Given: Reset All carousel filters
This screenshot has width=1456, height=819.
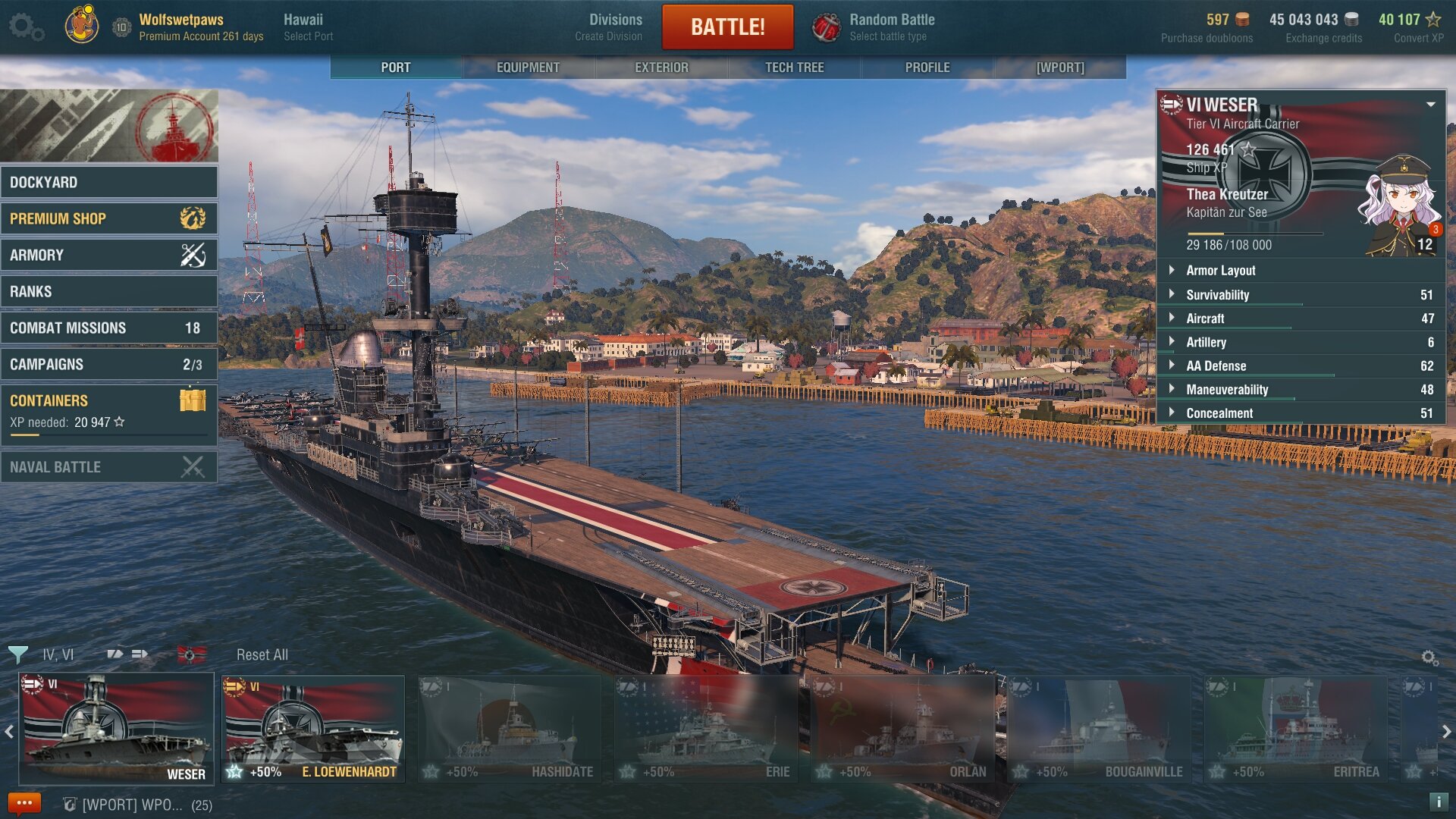Looking at the screenshot, I should point(262,654).
